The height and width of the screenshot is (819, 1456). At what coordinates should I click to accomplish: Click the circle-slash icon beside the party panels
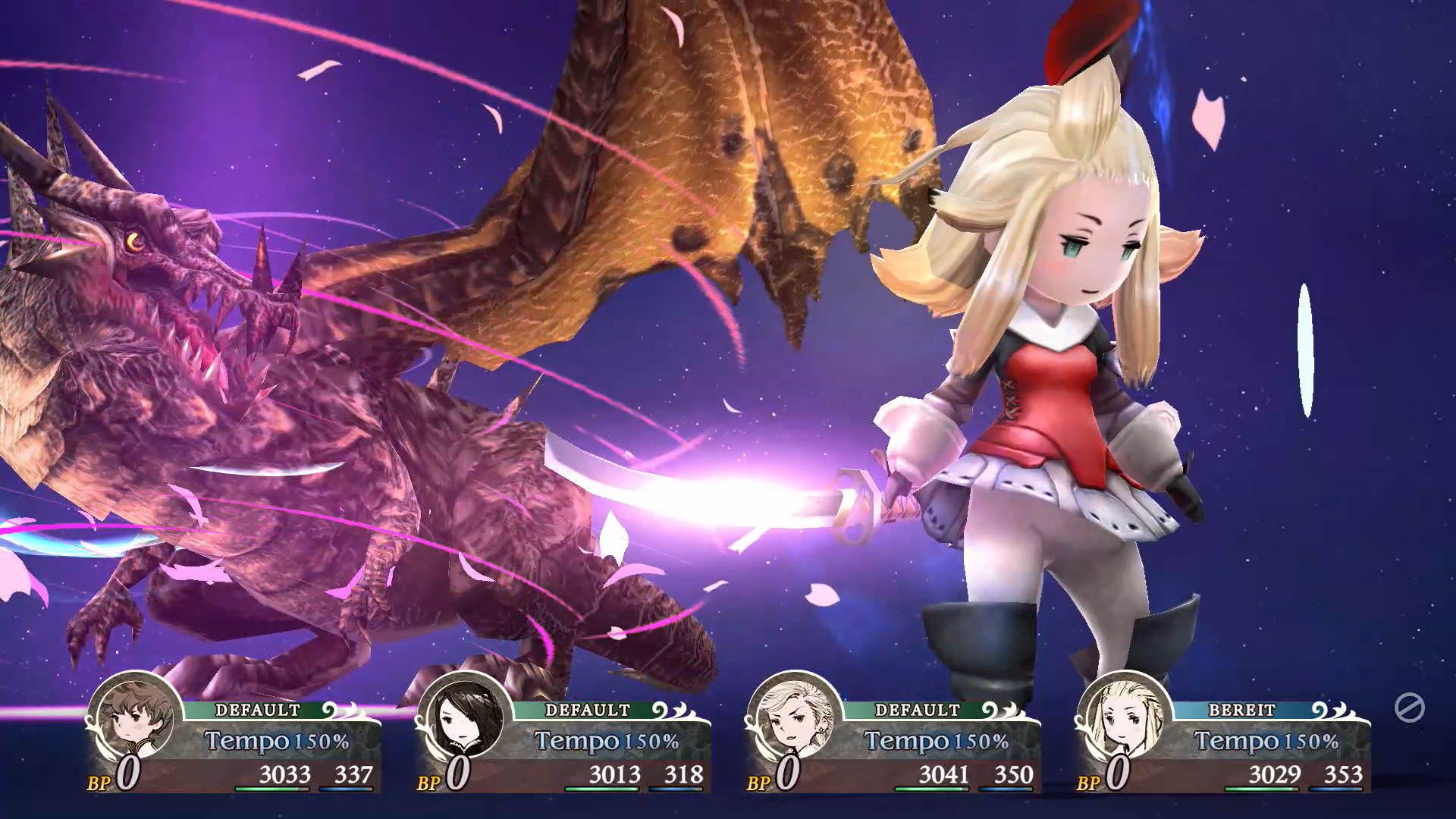pos(1409,708)
